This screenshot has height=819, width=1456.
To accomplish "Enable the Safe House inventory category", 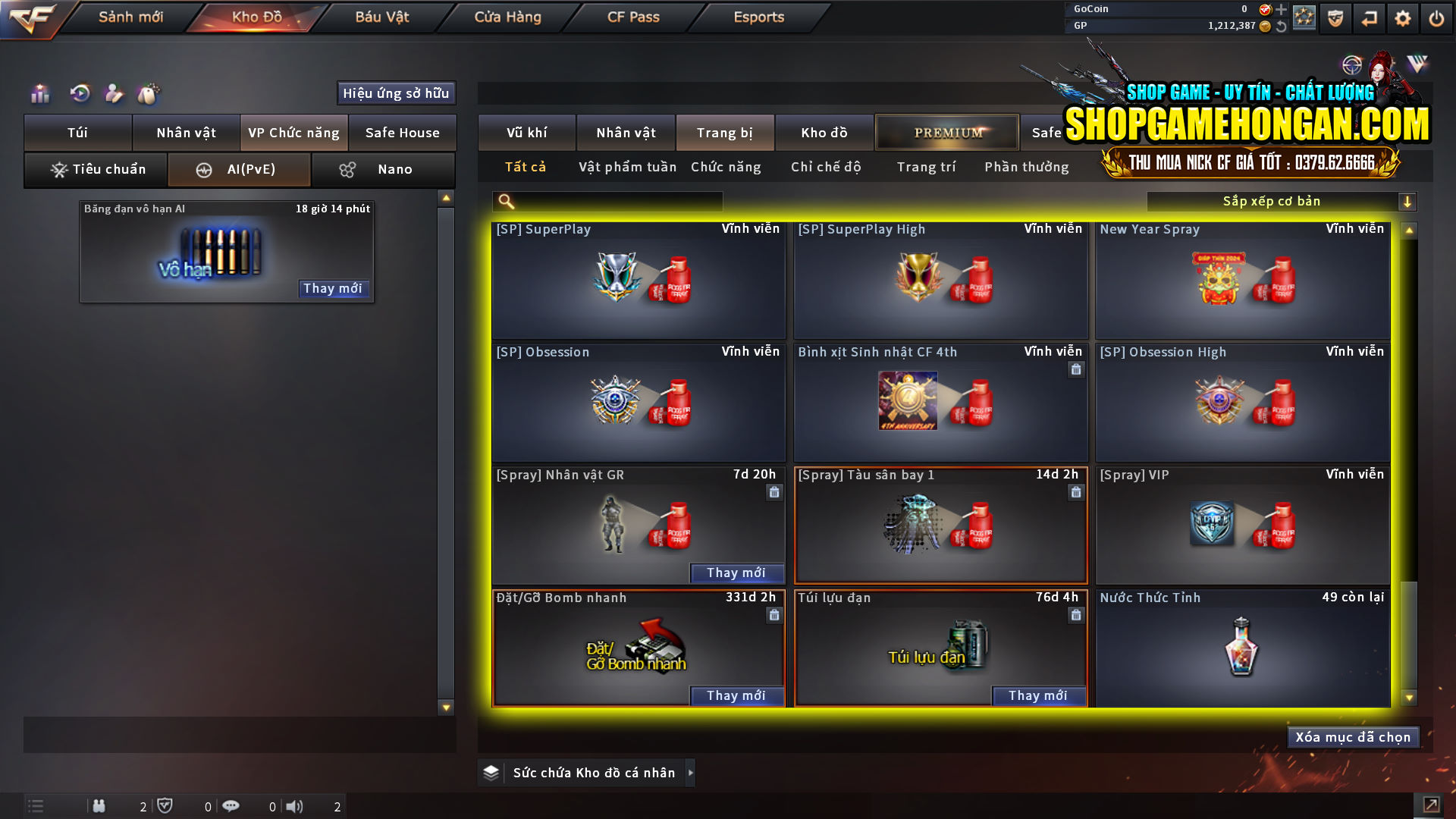I will pos(403,132).
